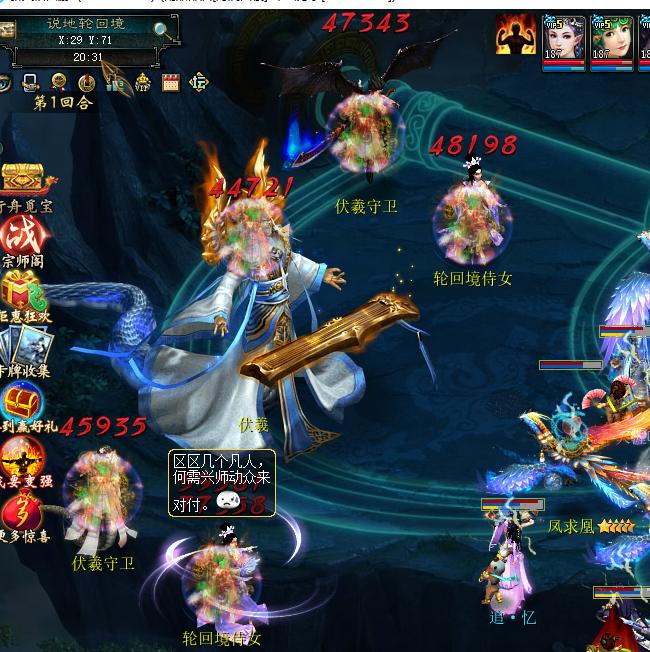Open the green forum (坛) icon
Image resolution: width=650 pixels, height=652 pixels.
[199, 83]
